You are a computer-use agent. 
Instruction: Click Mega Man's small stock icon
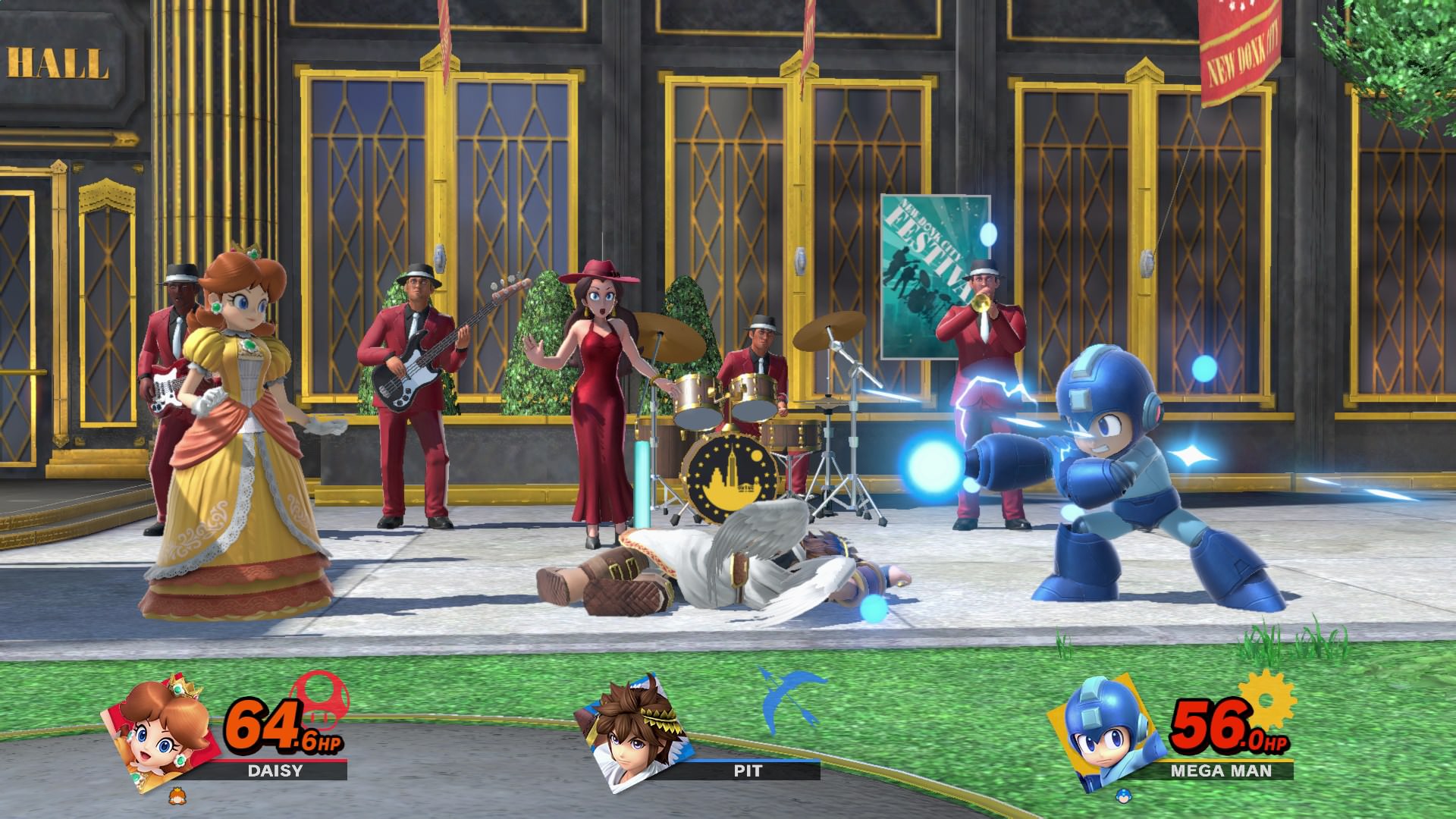[1122, 796]
